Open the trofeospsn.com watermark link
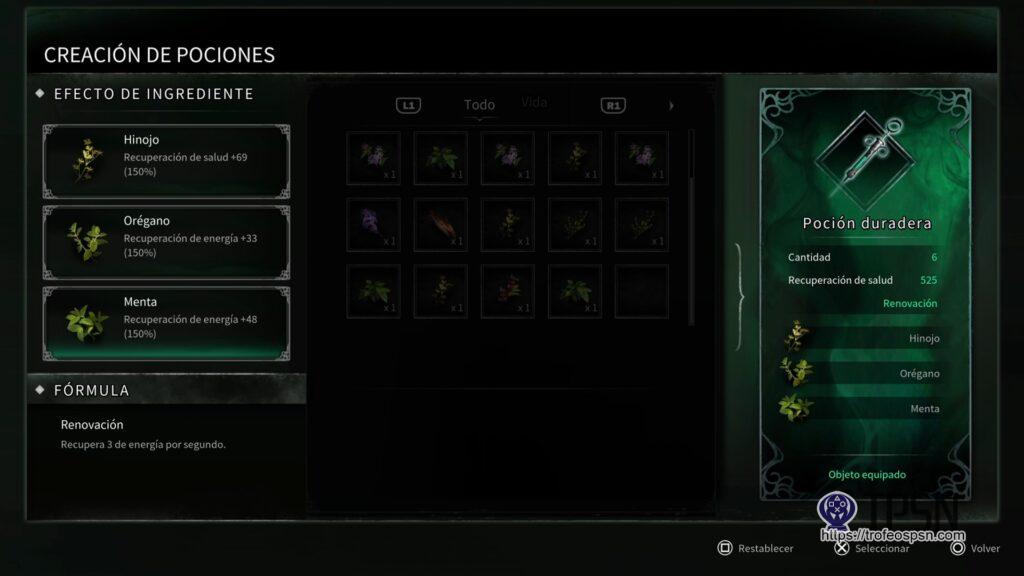 886,535
